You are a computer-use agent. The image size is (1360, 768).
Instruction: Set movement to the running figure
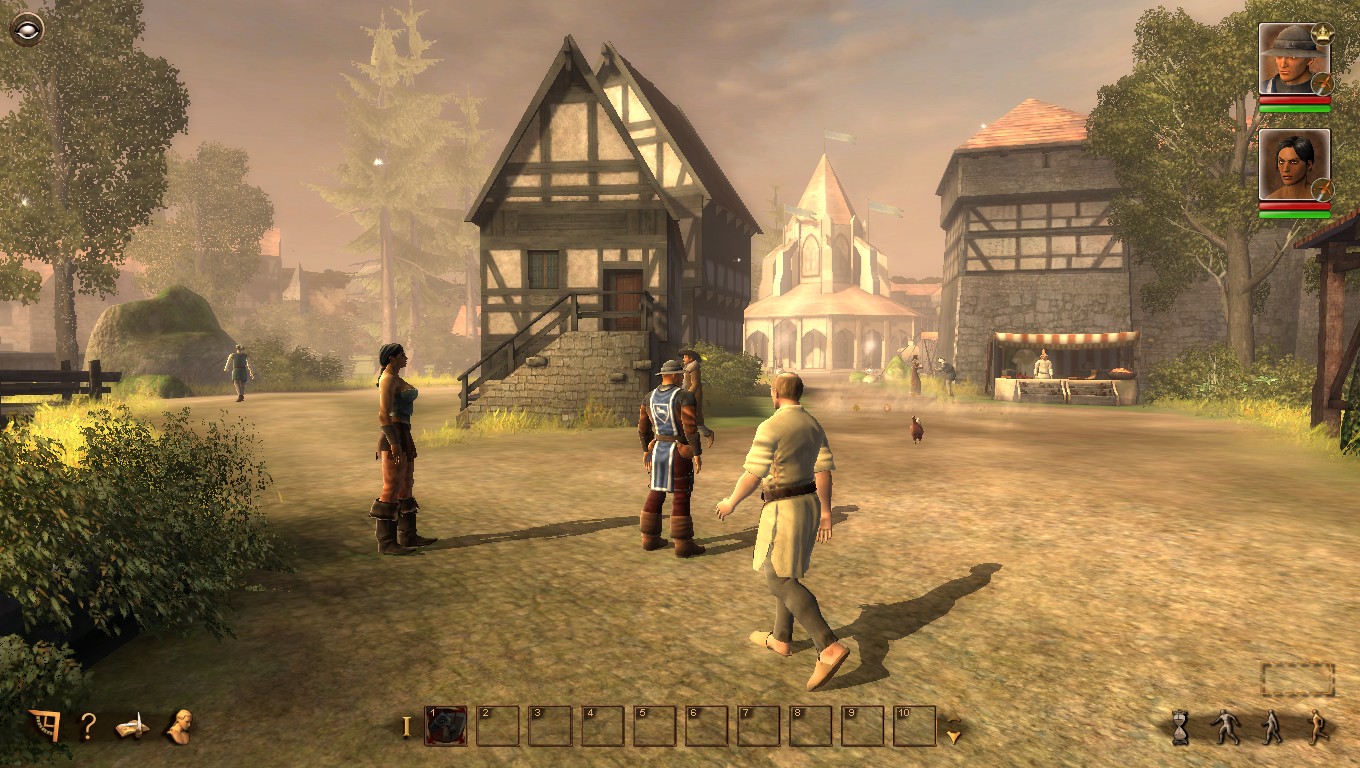tap(1317, 727)
